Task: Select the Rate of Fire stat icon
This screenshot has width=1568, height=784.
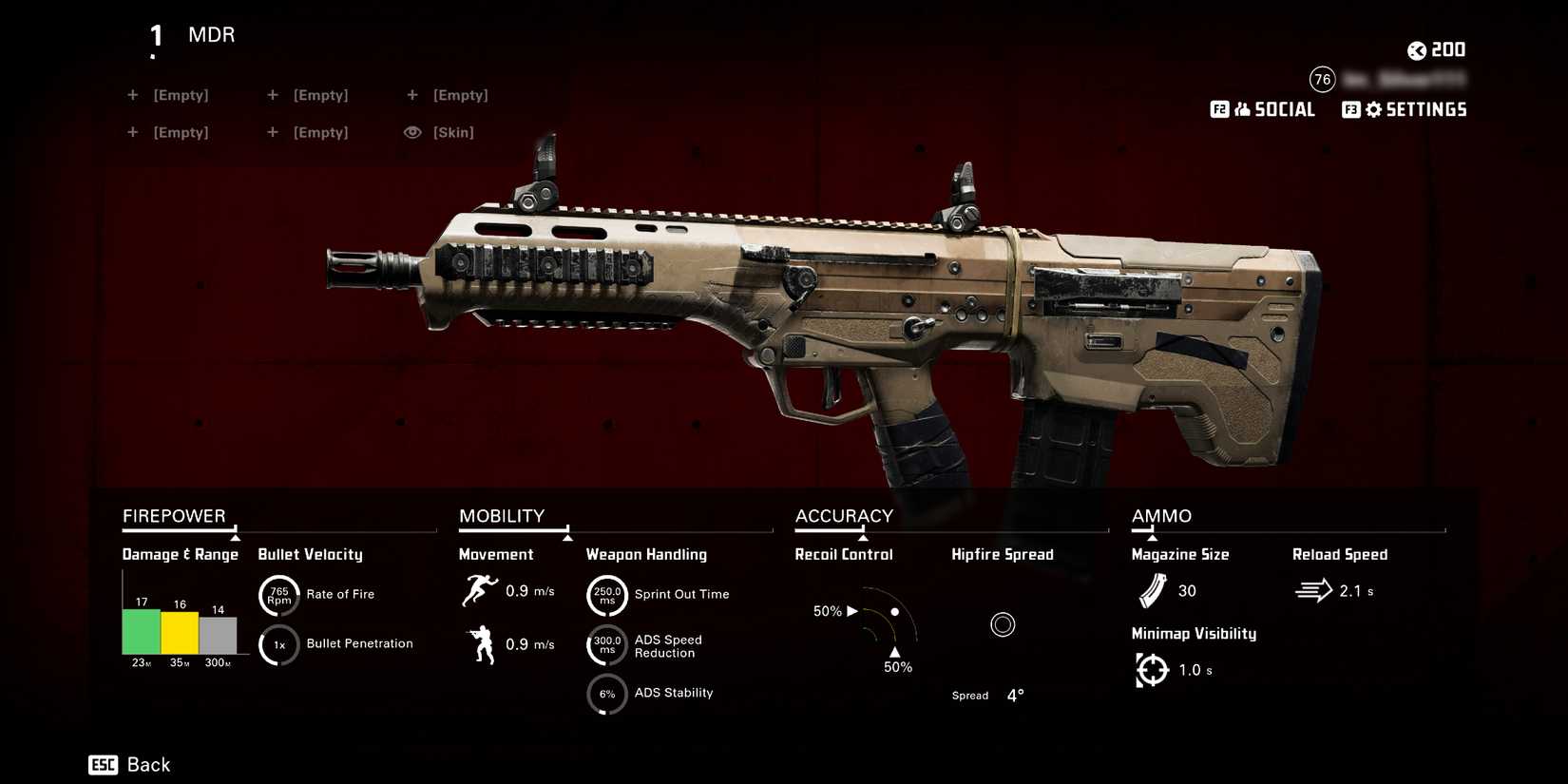Action: (x=278, y=594)
